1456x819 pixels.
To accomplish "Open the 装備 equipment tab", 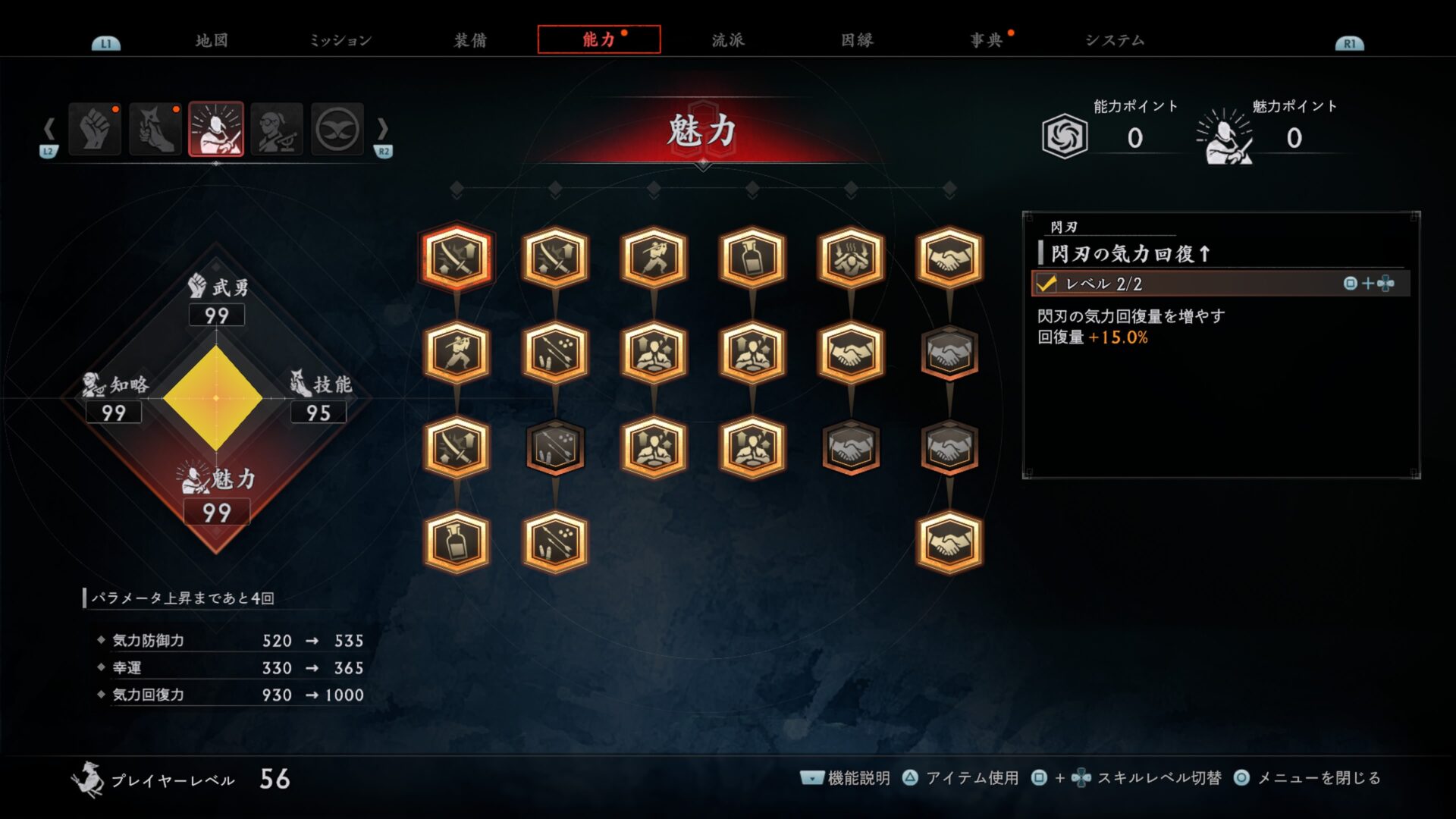I will tap(470, 40).
